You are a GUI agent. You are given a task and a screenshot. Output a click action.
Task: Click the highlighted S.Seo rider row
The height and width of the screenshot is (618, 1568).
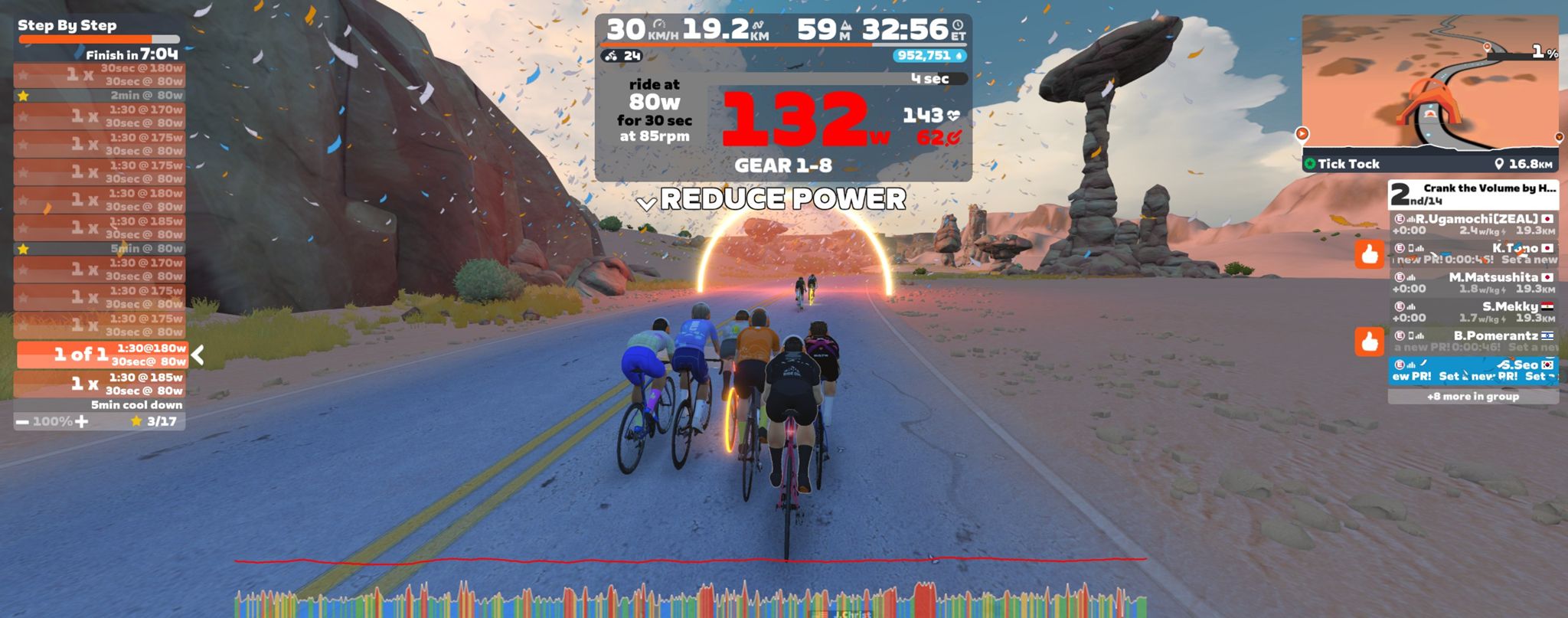point(1473,371)
